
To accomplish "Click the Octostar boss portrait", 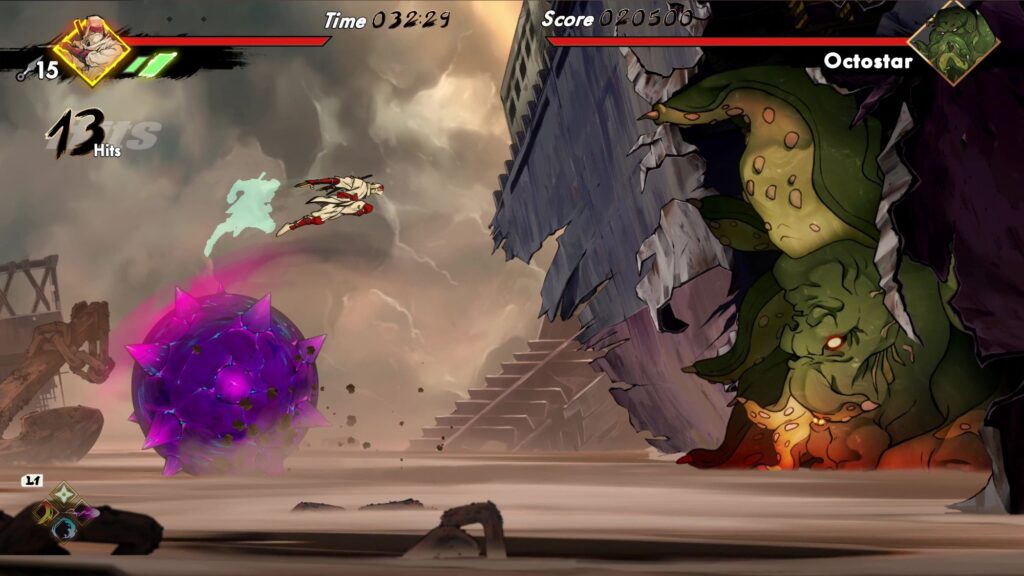I will [x=966, y=42].
